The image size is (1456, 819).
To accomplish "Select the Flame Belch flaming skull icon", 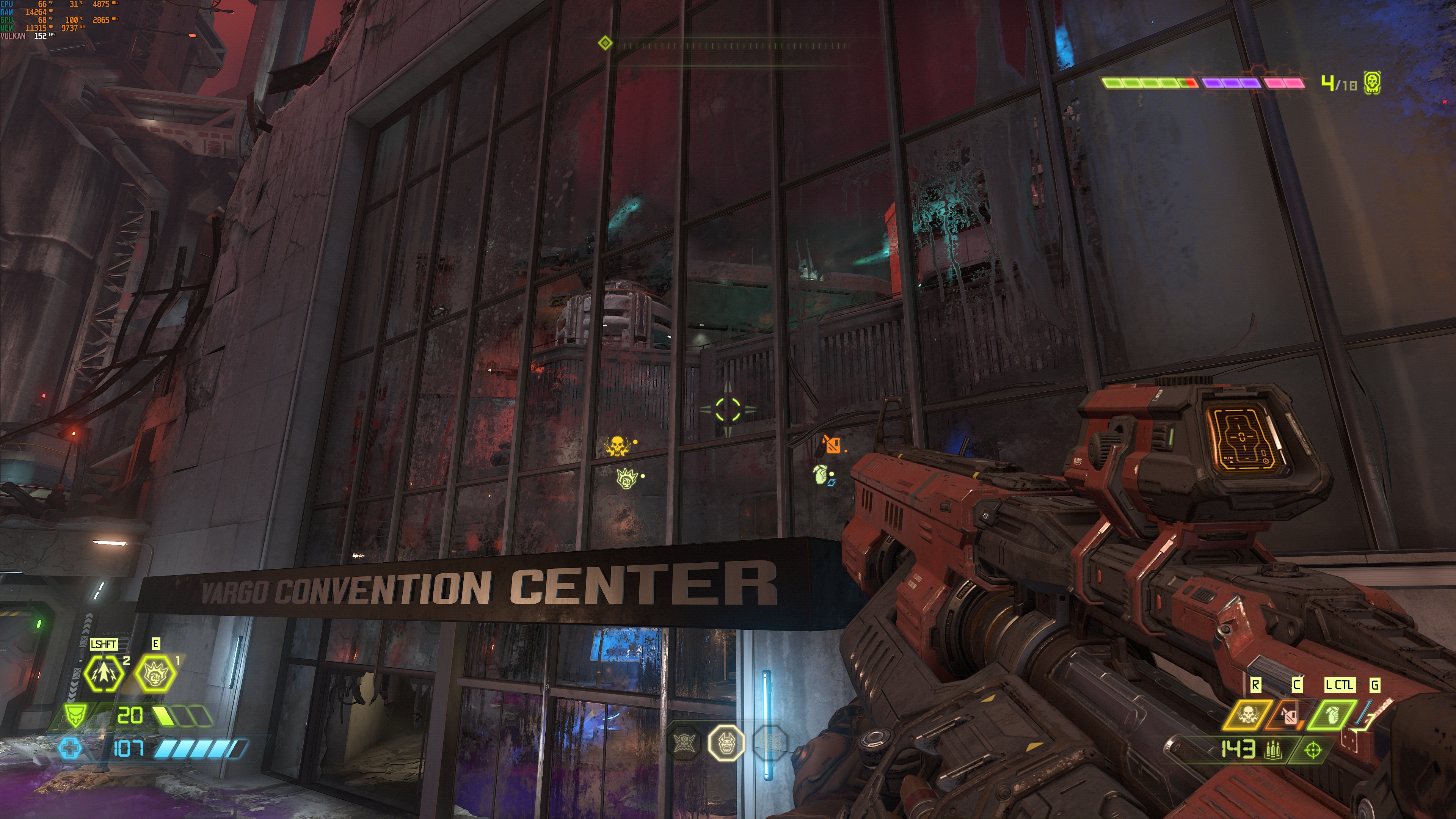I will click(x=1246, y=715).
